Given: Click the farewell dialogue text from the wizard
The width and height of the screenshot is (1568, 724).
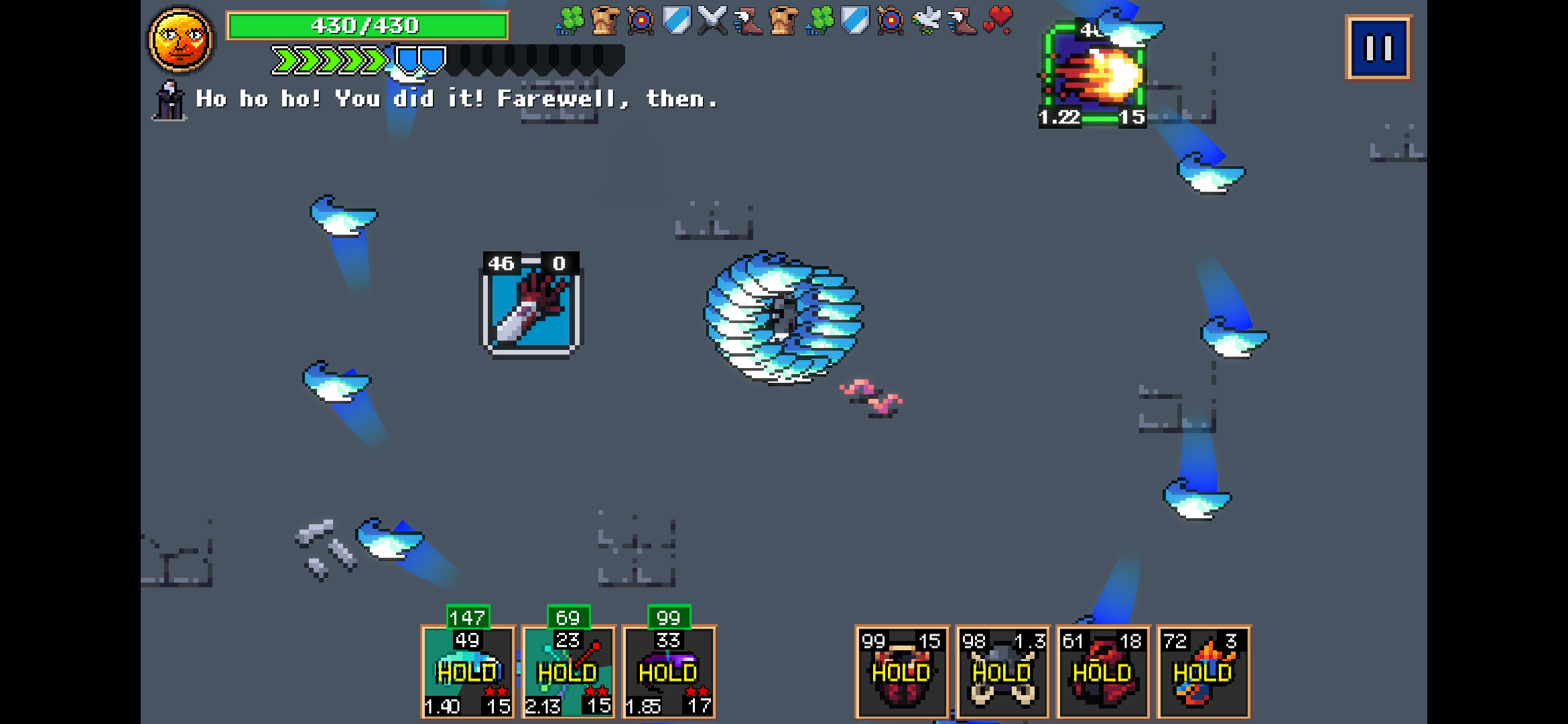Looking at the screenshot, I should (x=456, y=99).
